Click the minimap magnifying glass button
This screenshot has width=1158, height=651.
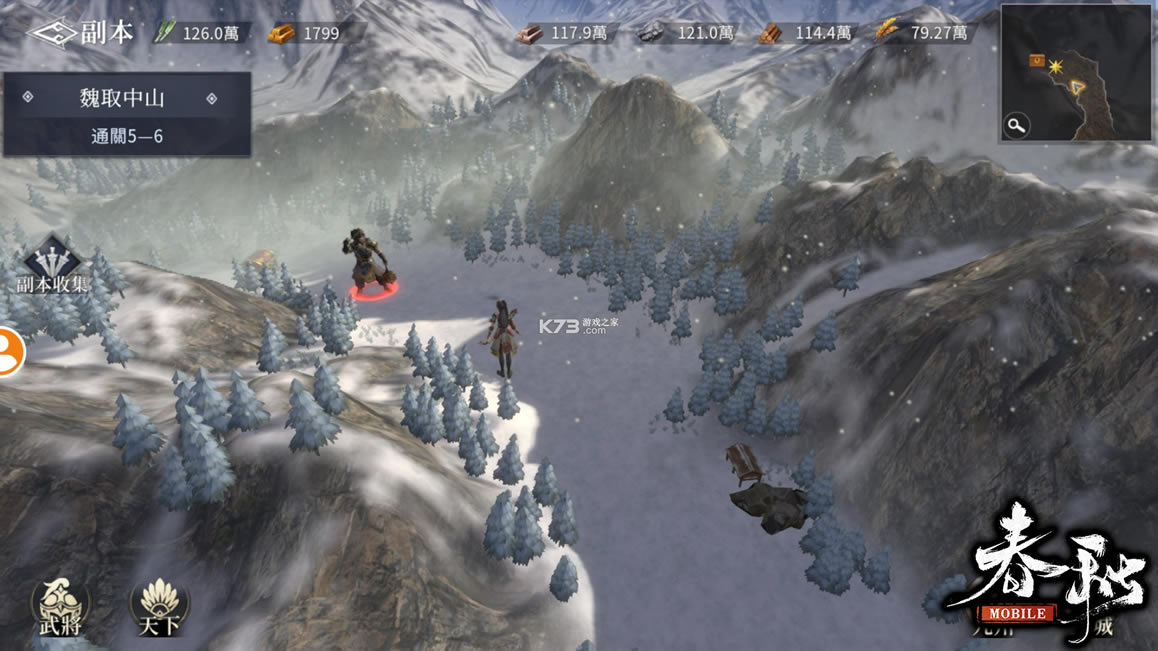[x=1017, y=125]
